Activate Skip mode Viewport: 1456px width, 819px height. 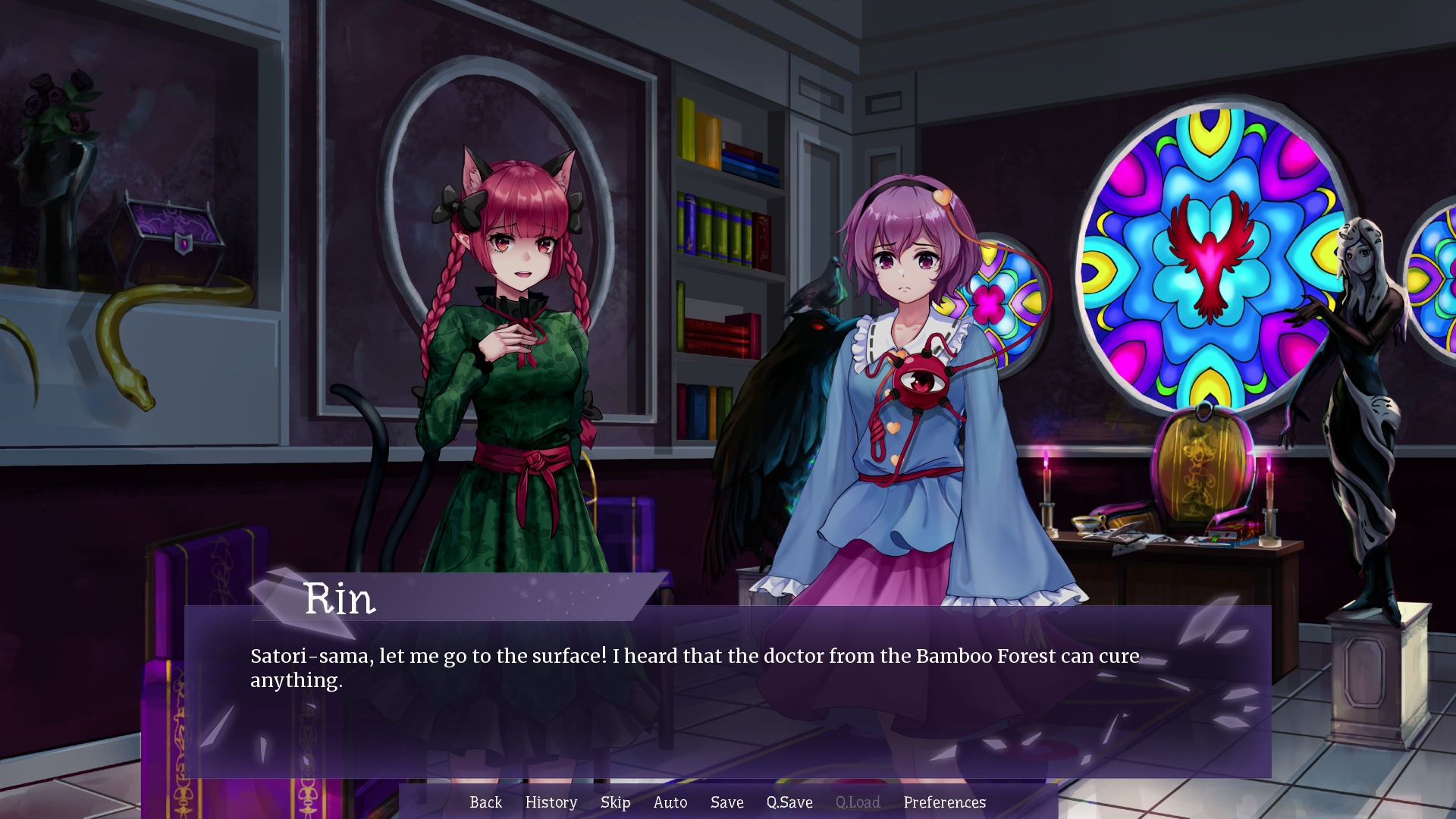pos(615,802)
